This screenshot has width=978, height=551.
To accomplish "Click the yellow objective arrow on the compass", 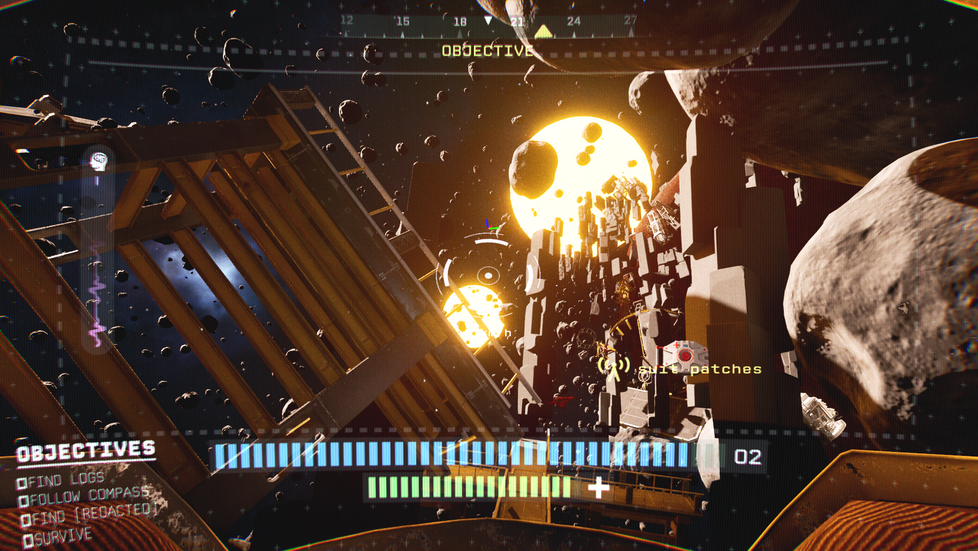I will coord(543,31).
